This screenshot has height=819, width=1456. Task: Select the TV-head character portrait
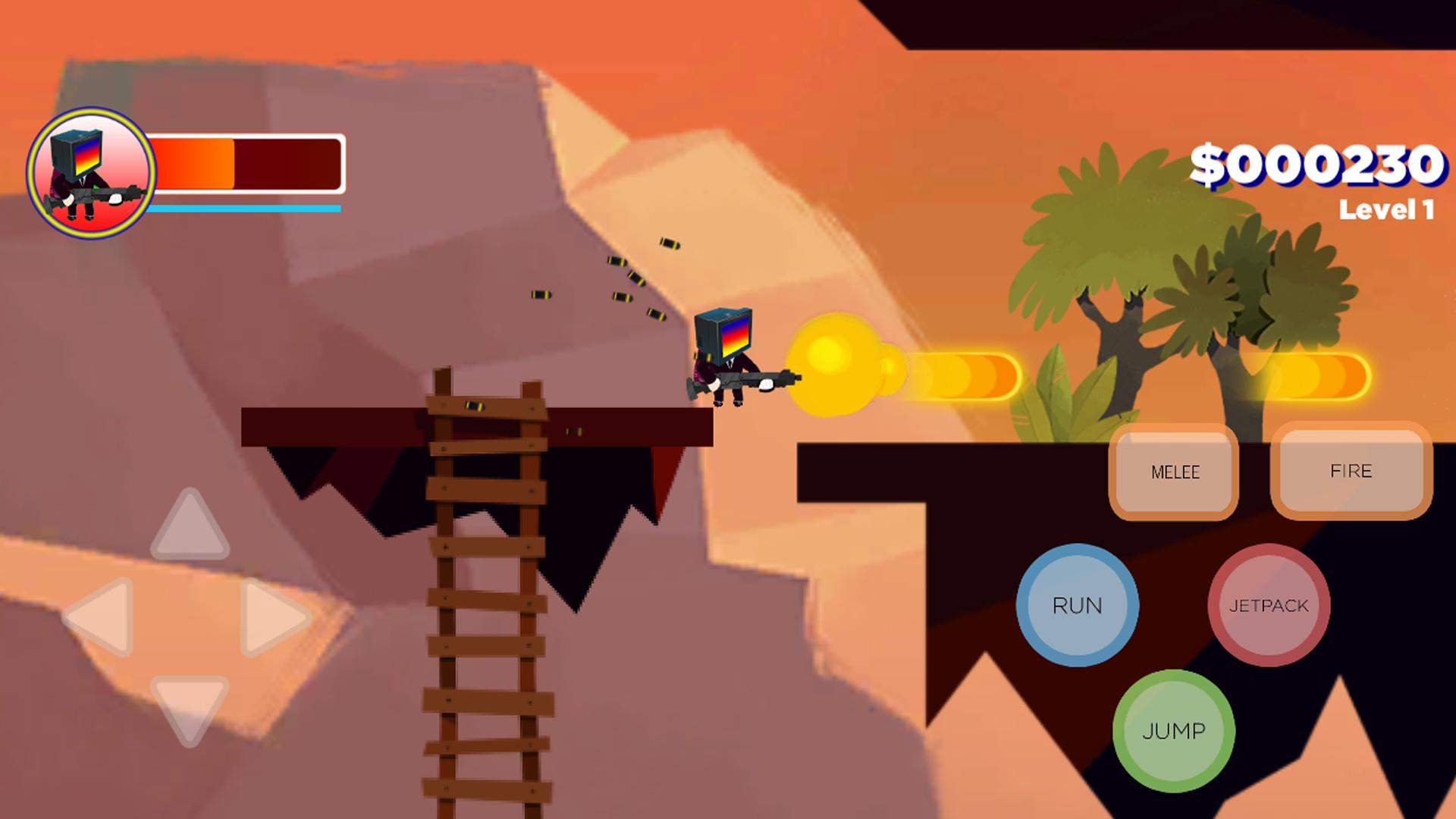pyautogui.click(x=91, y=173)
